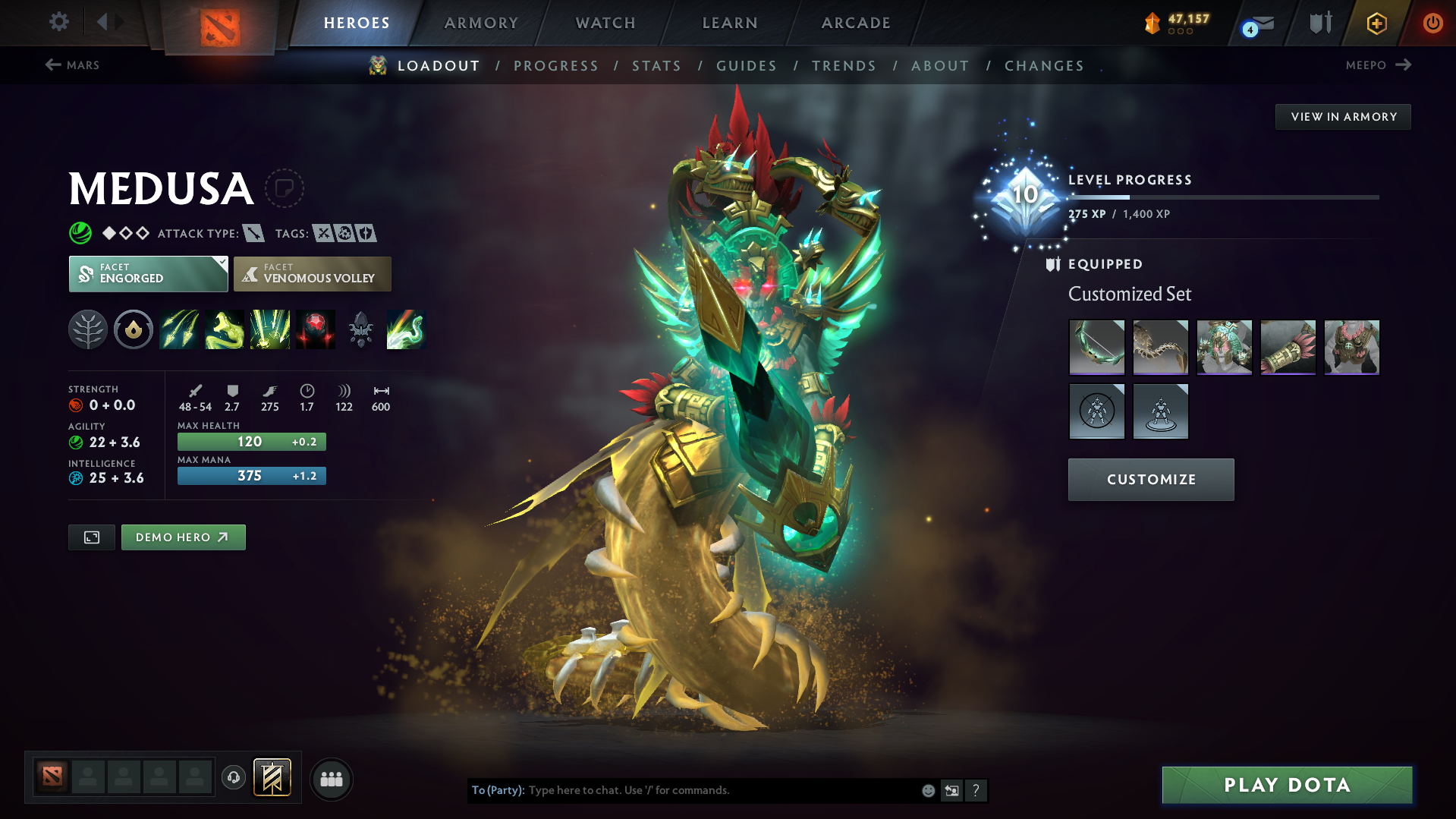Click the chat input field

click(x=683, y=790)
